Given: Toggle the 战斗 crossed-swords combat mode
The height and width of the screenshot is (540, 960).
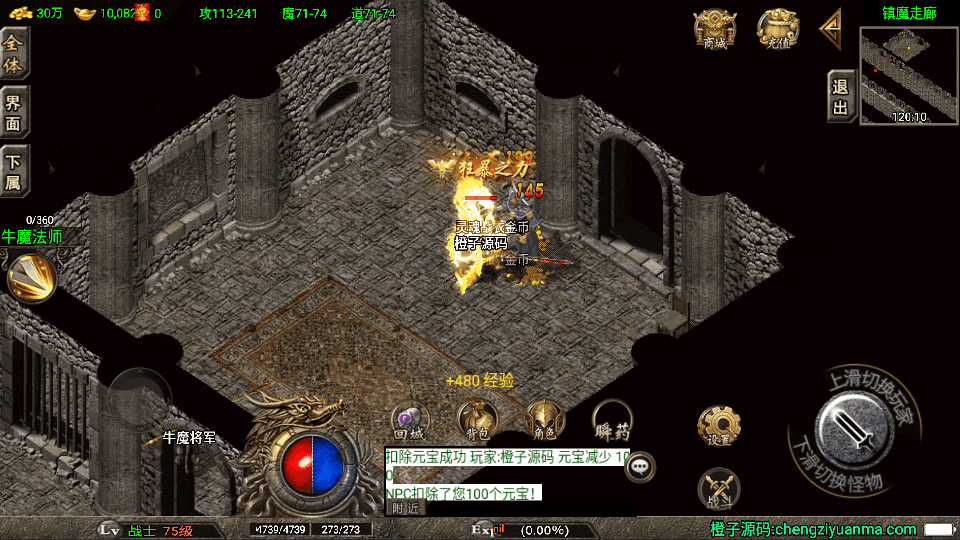Looking at the screenshot, I should [x=718, y=487].
